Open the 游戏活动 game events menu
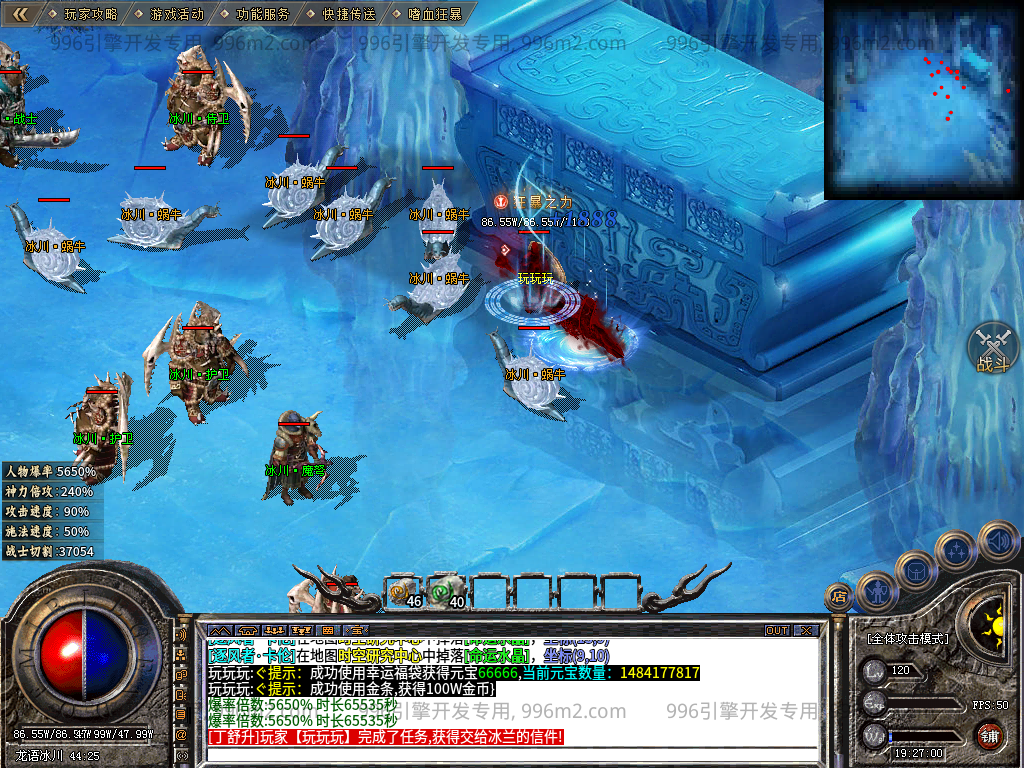This screenshot has height=768, width=1024. point(176,14)
